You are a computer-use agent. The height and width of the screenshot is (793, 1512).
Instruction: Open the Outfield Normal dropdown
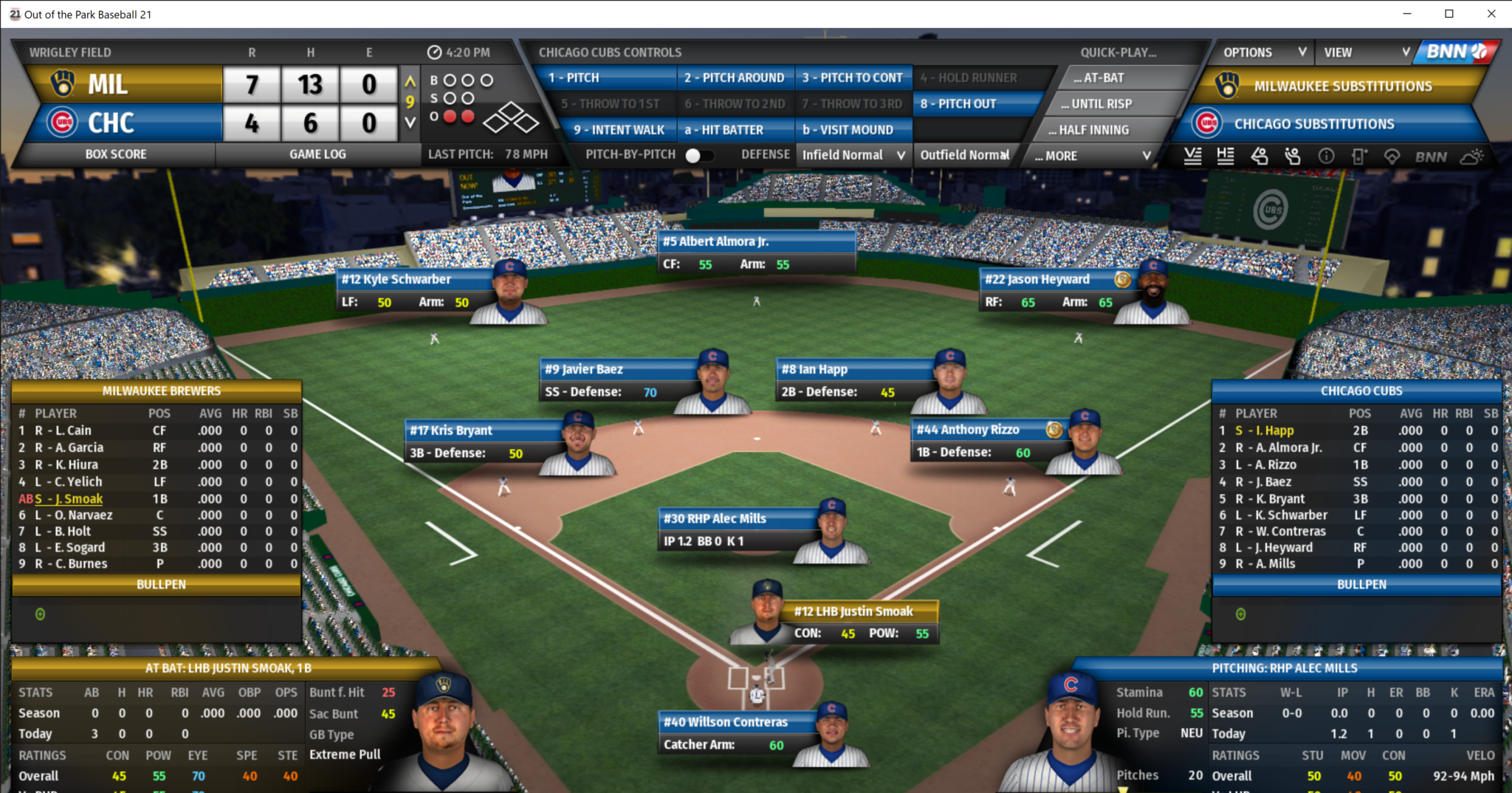964,155
